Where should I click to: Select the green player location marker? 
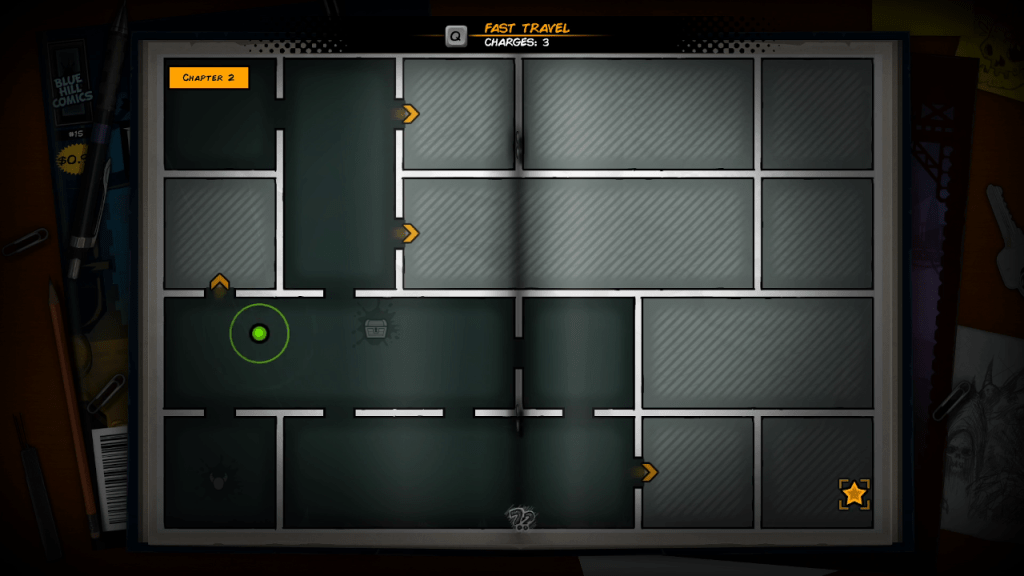(259, 333)
